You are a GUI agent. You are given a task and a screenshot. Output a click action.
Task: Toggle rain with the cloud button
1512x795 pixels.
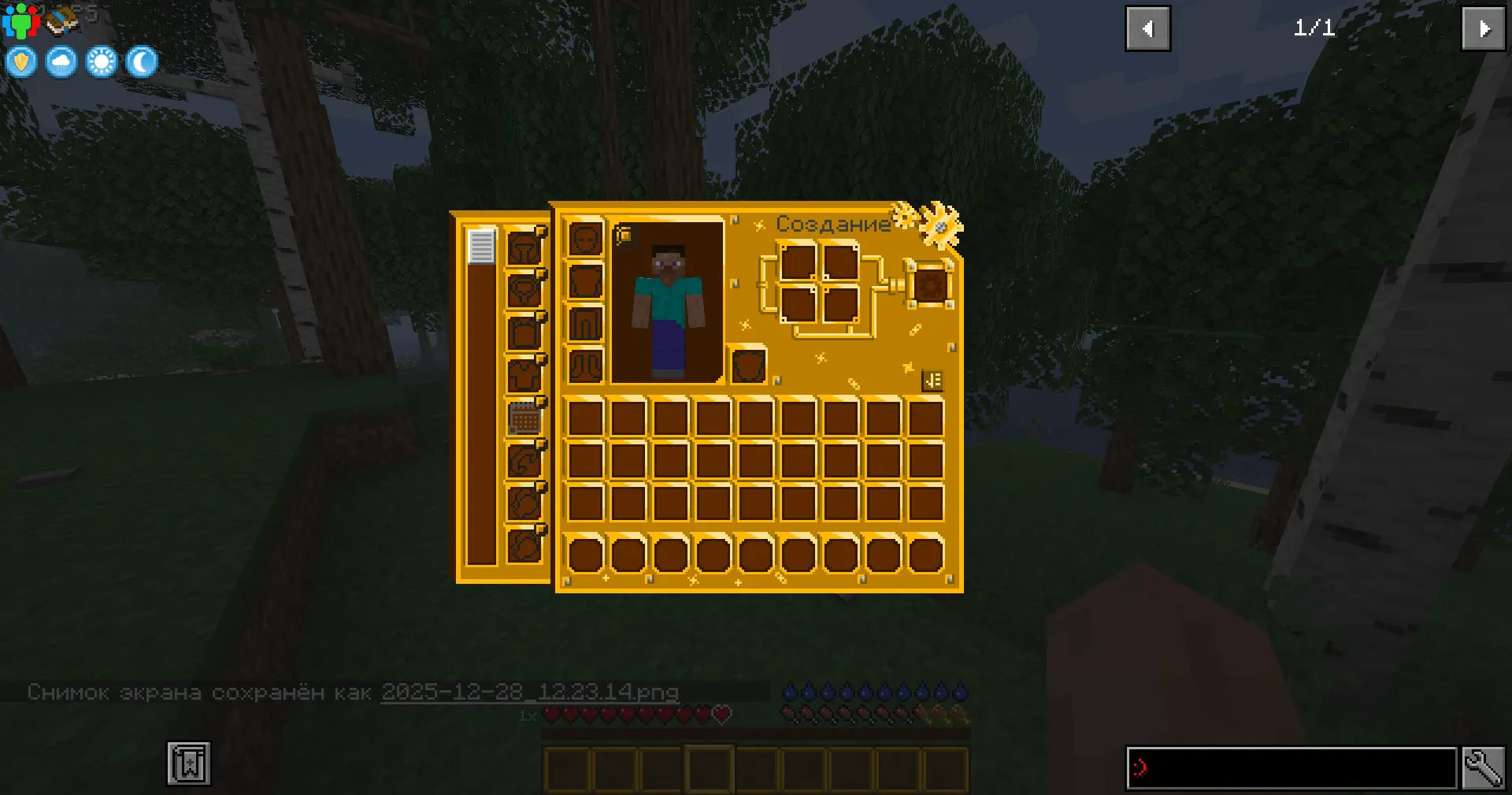(61, 61)
